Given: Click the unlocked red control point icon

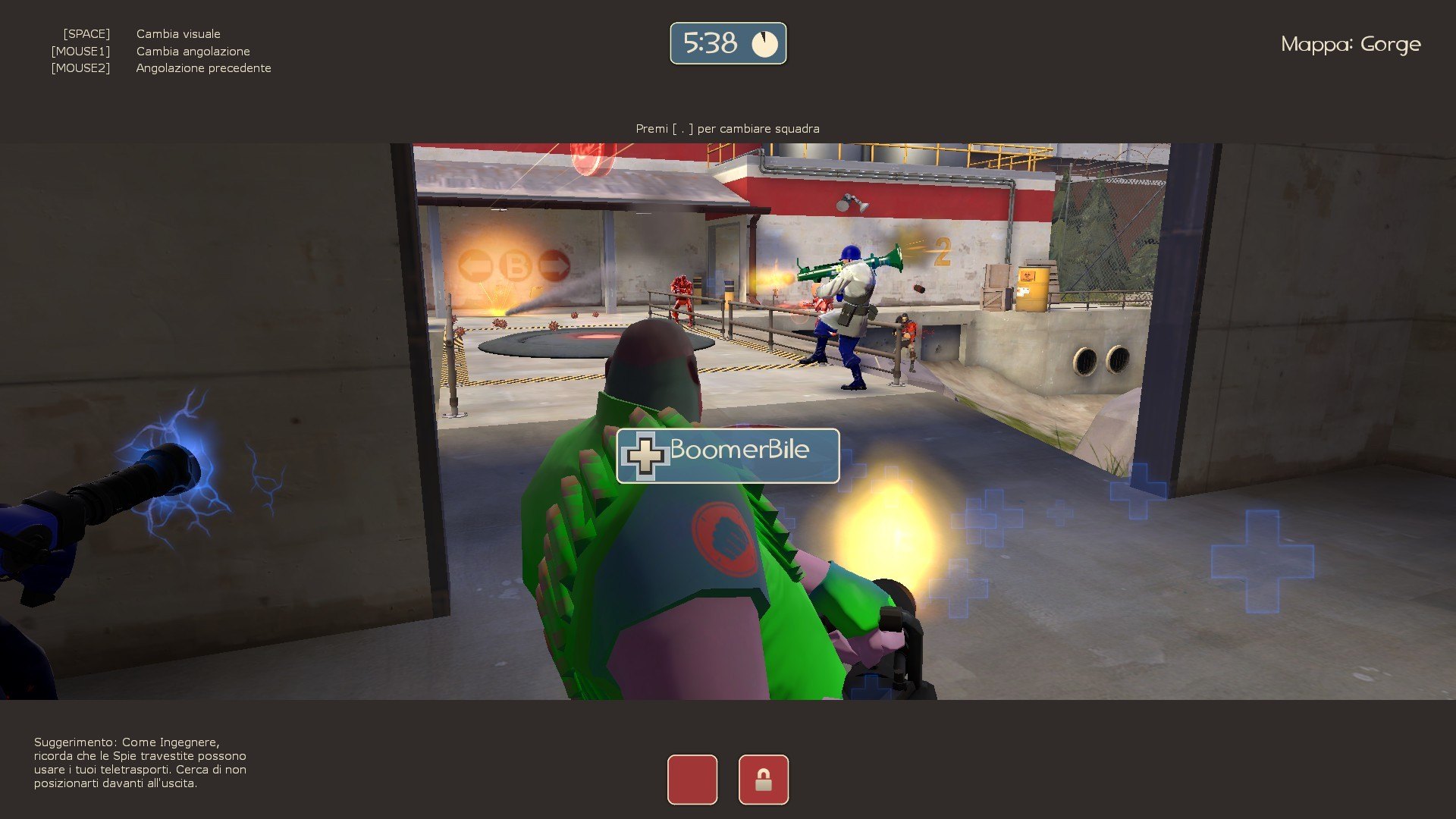Looking at the screenshot, I should [x=692, y=780].
